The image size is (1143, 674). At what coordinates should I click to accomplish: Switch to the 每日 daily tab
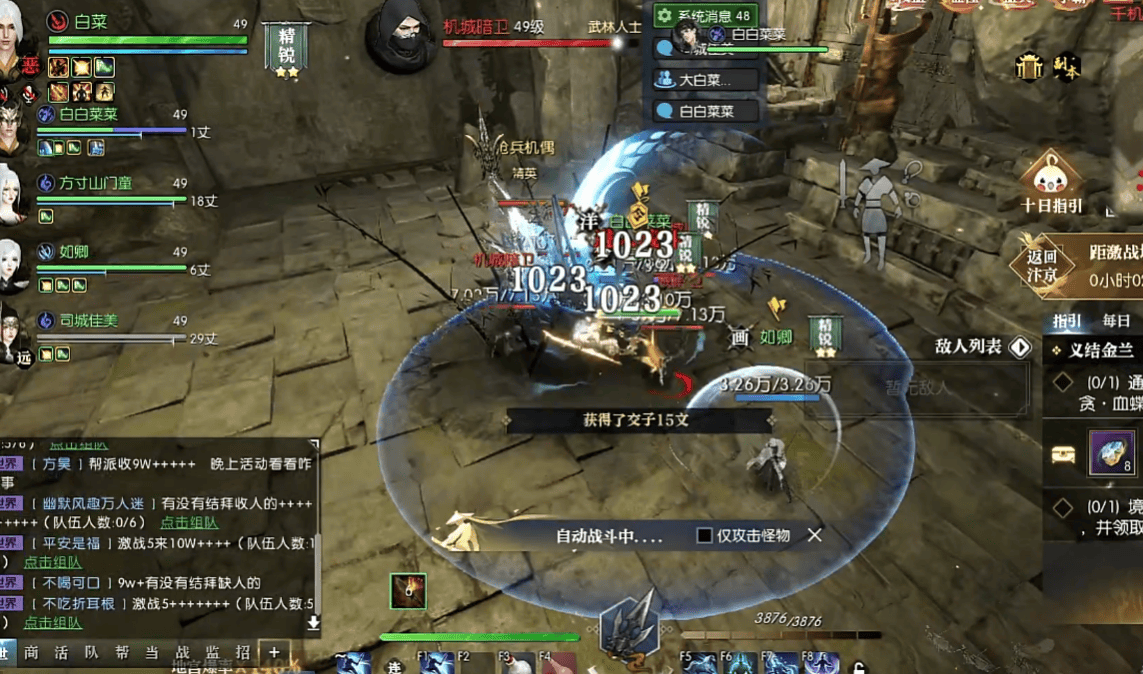1116,321
